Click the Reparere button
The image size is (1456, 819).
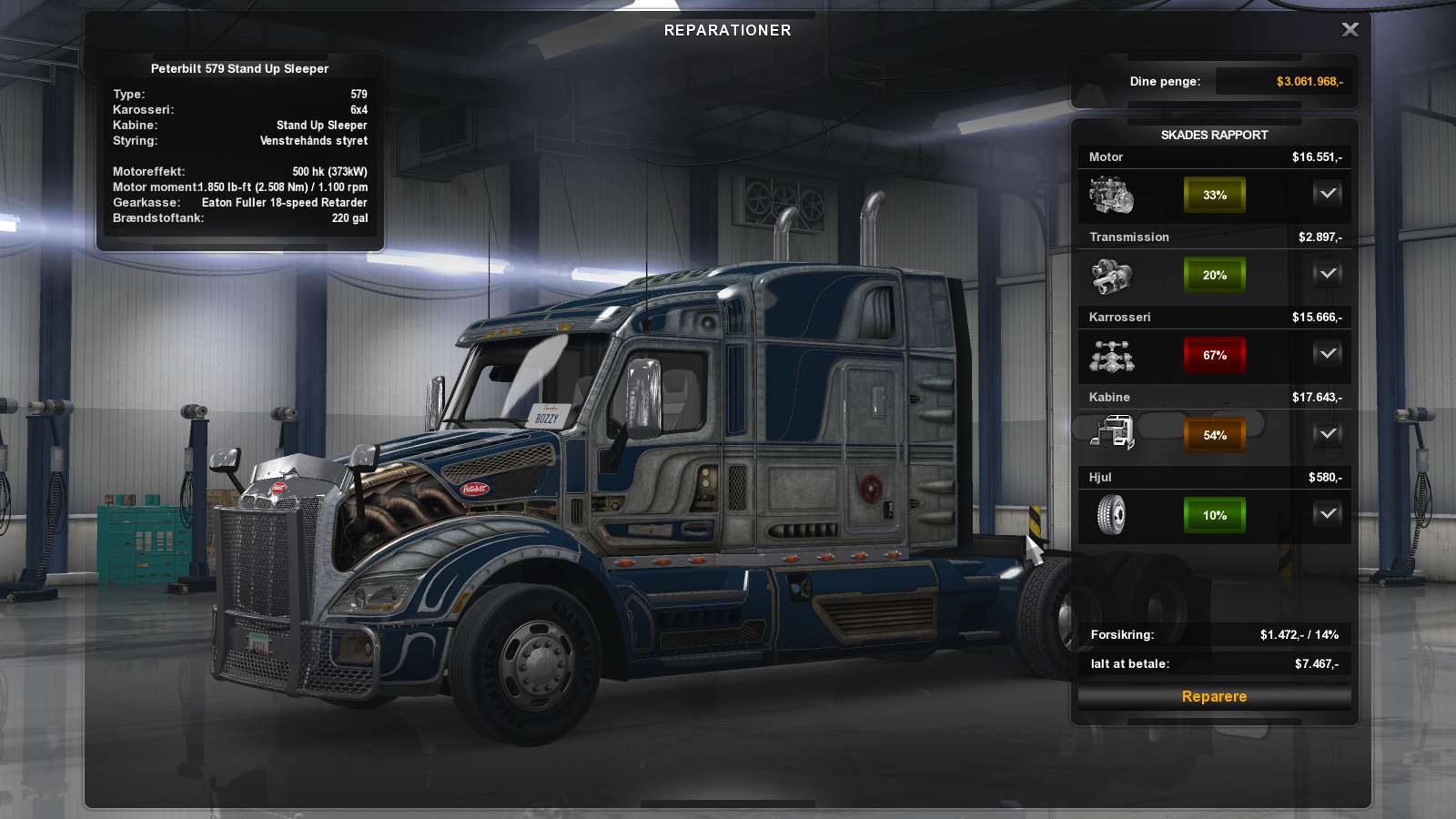point(1214,696)
